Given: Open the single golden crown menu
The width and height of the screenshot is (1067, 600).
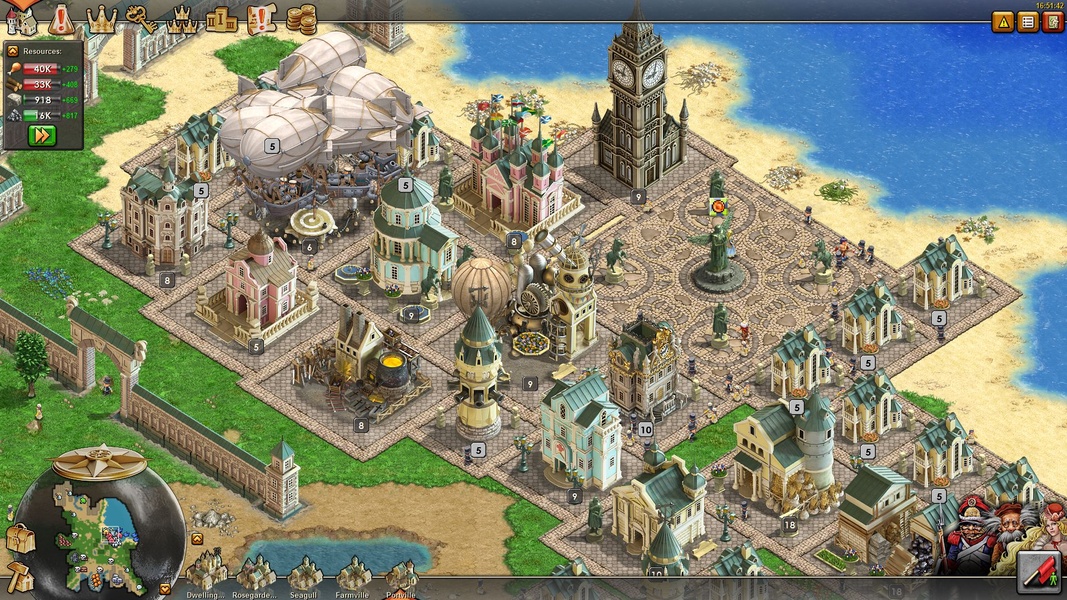Looking at the screenshot, I should pos(101,18).
